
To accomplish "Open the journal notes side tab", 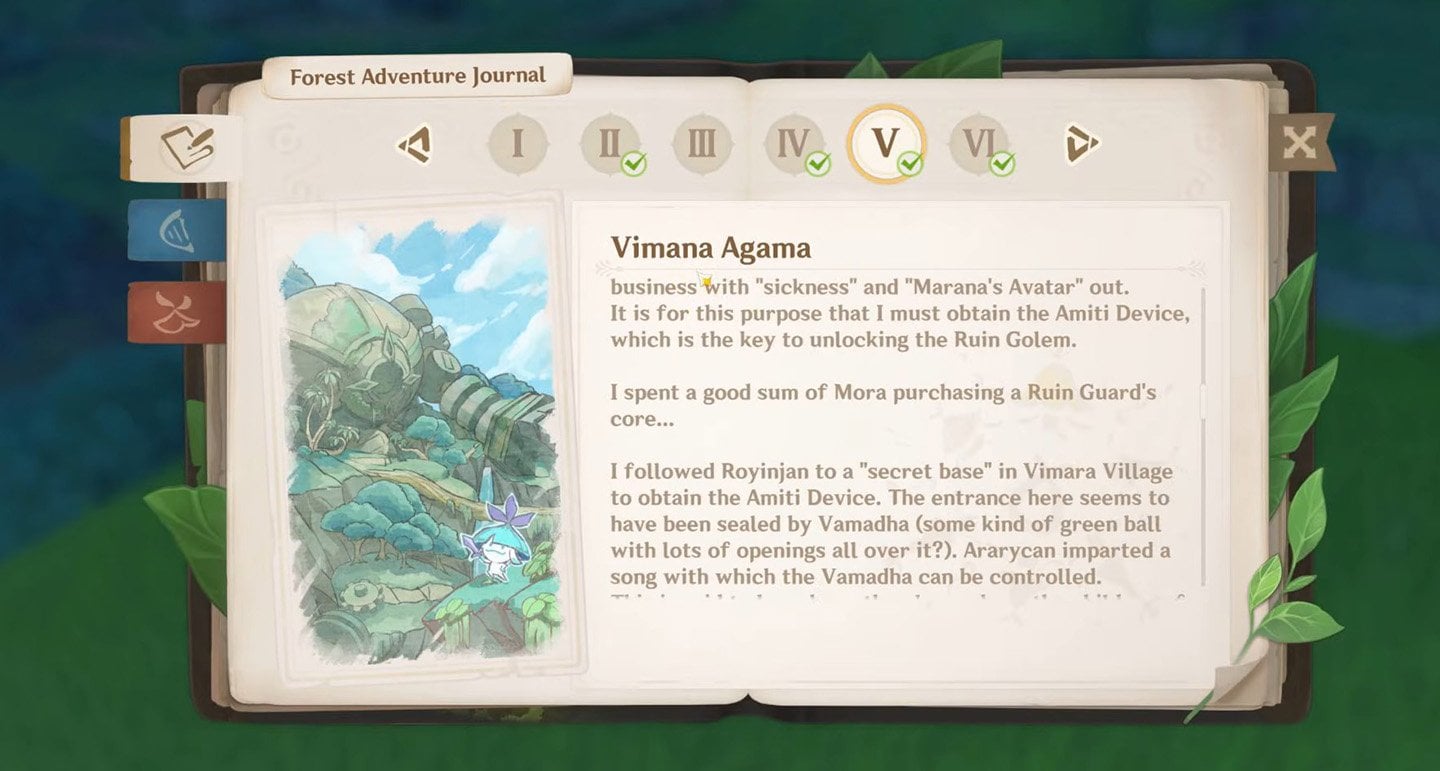I will click(x=185, y=147).
